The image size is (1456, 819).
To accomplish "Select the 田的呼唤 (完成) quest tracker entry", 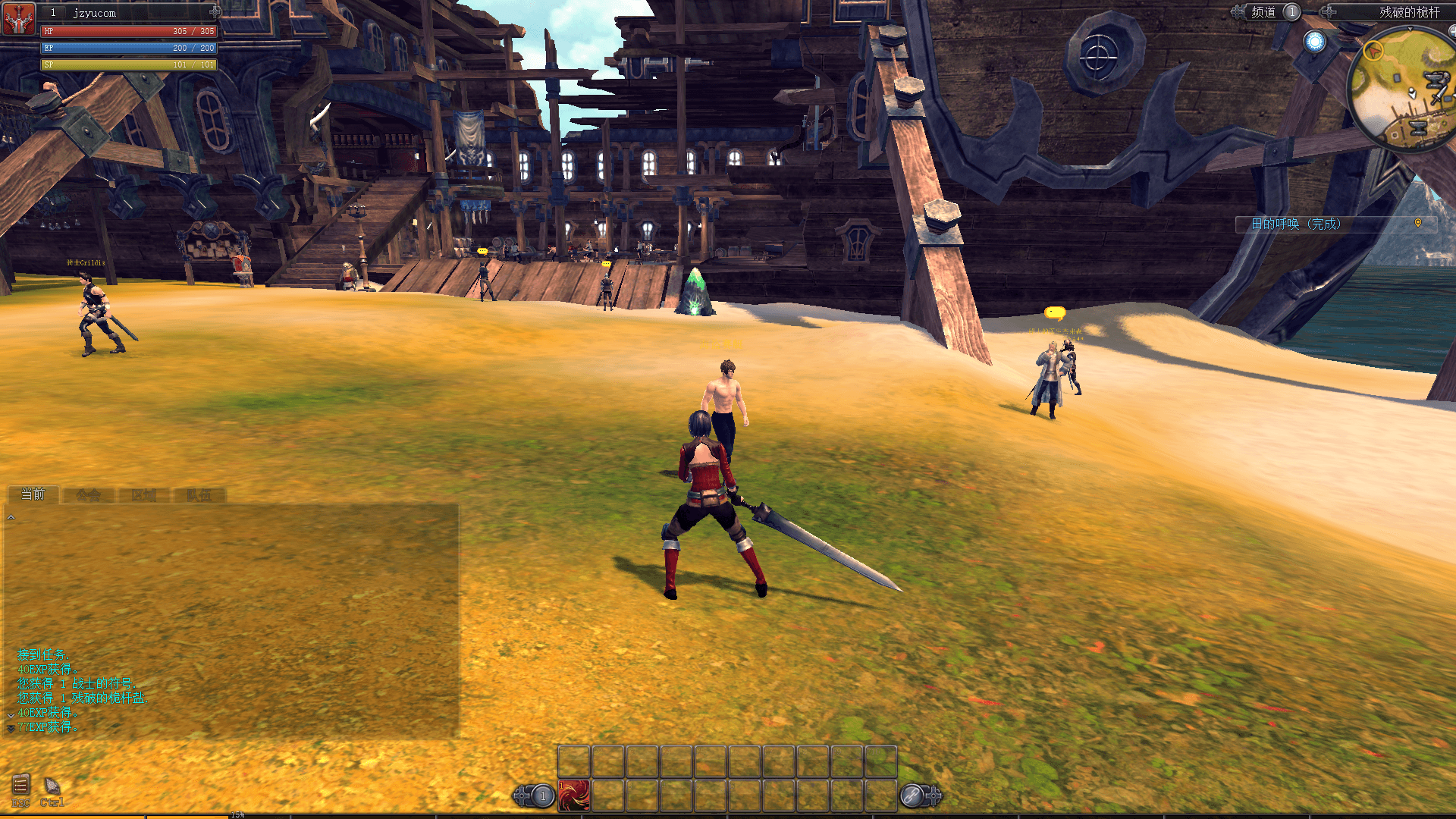I will tap(1296, 224).
